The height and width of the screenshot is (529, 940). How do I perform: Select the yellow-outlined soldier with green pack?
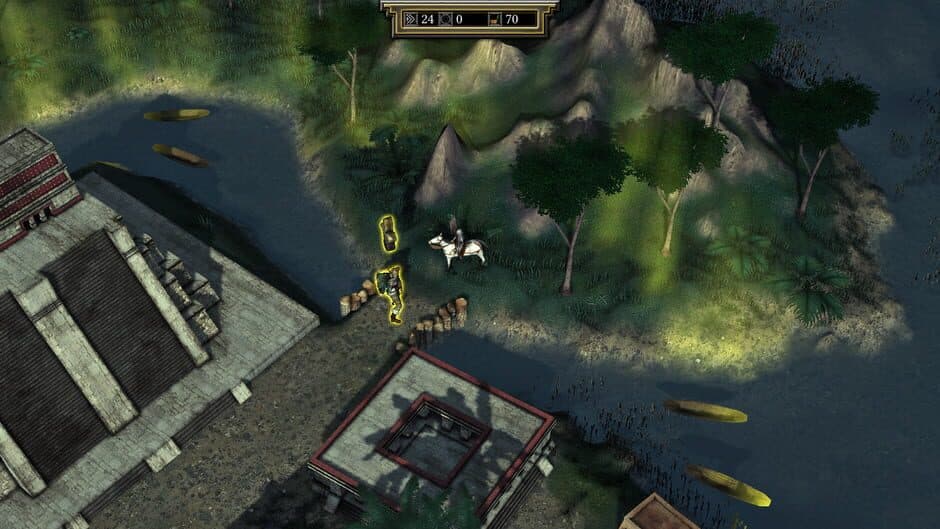[x=391, y=294]
